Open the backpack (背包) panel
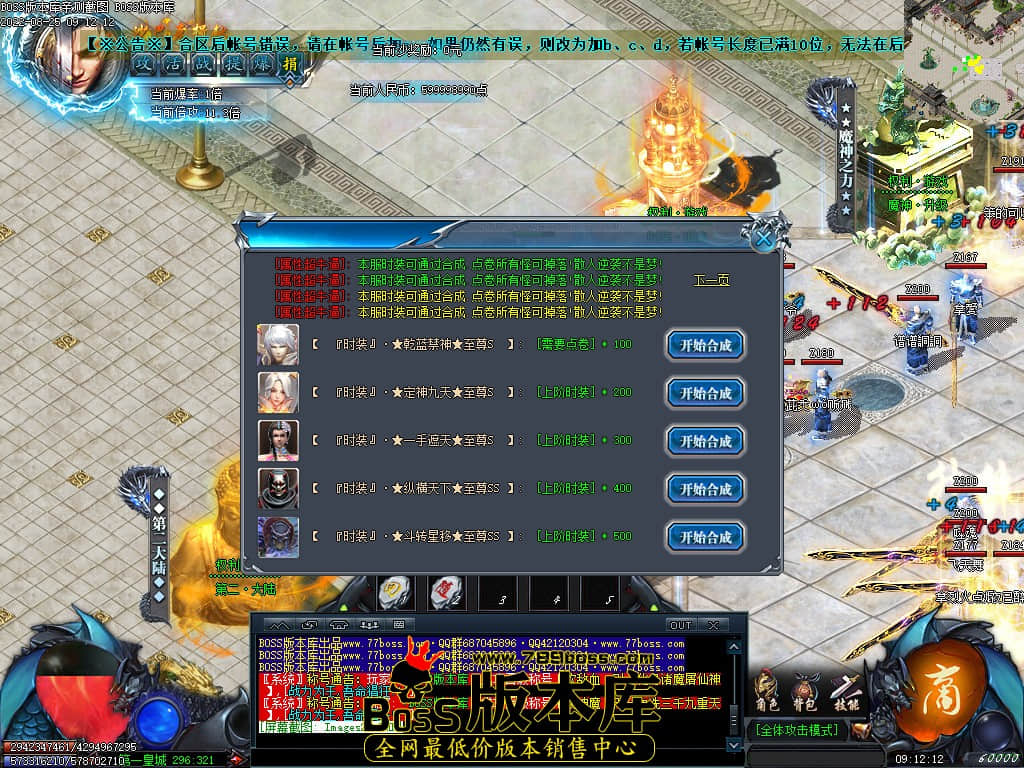1024x768 pixels. coord(805,690)
